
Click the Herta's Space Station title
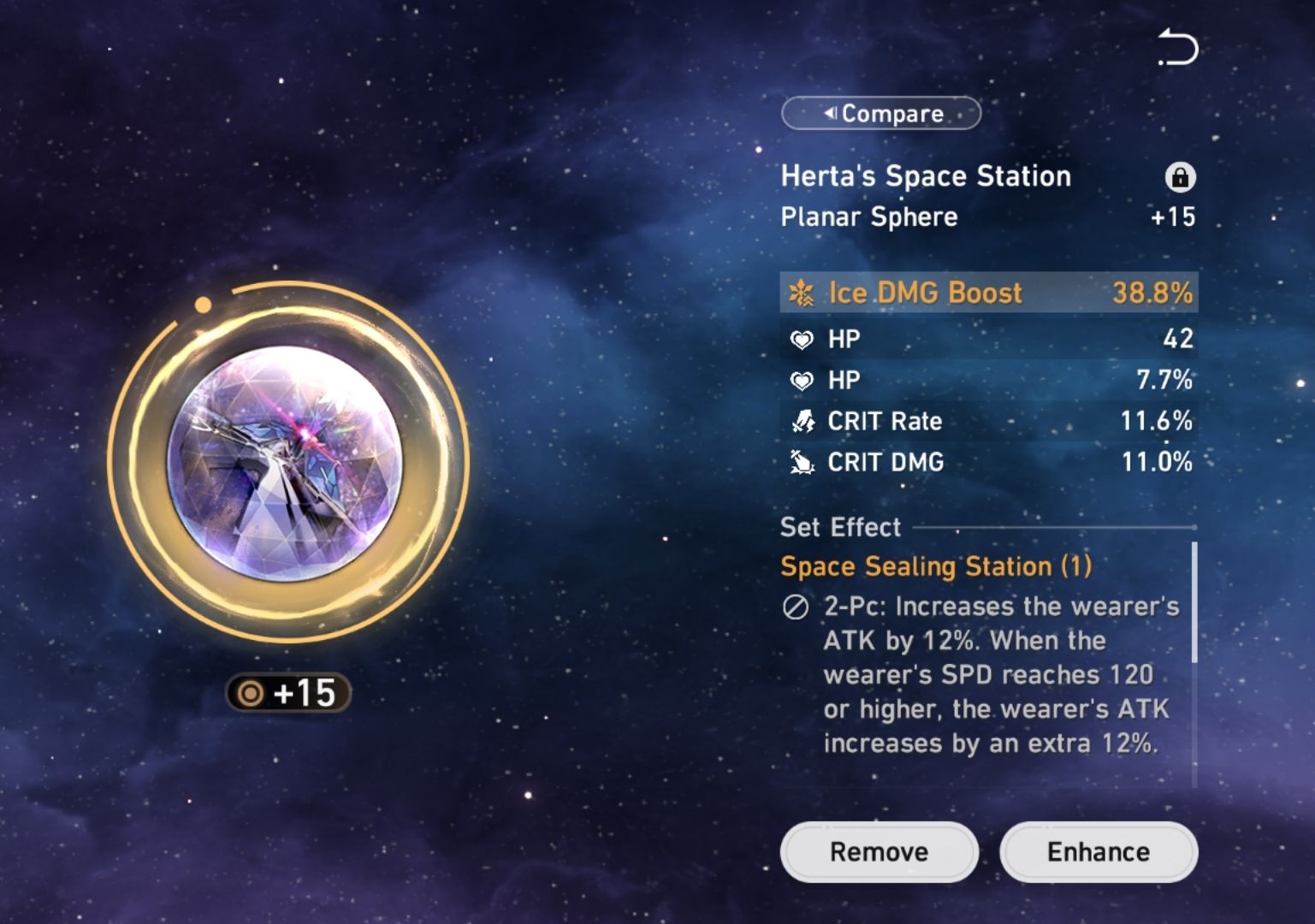point(926,176)
